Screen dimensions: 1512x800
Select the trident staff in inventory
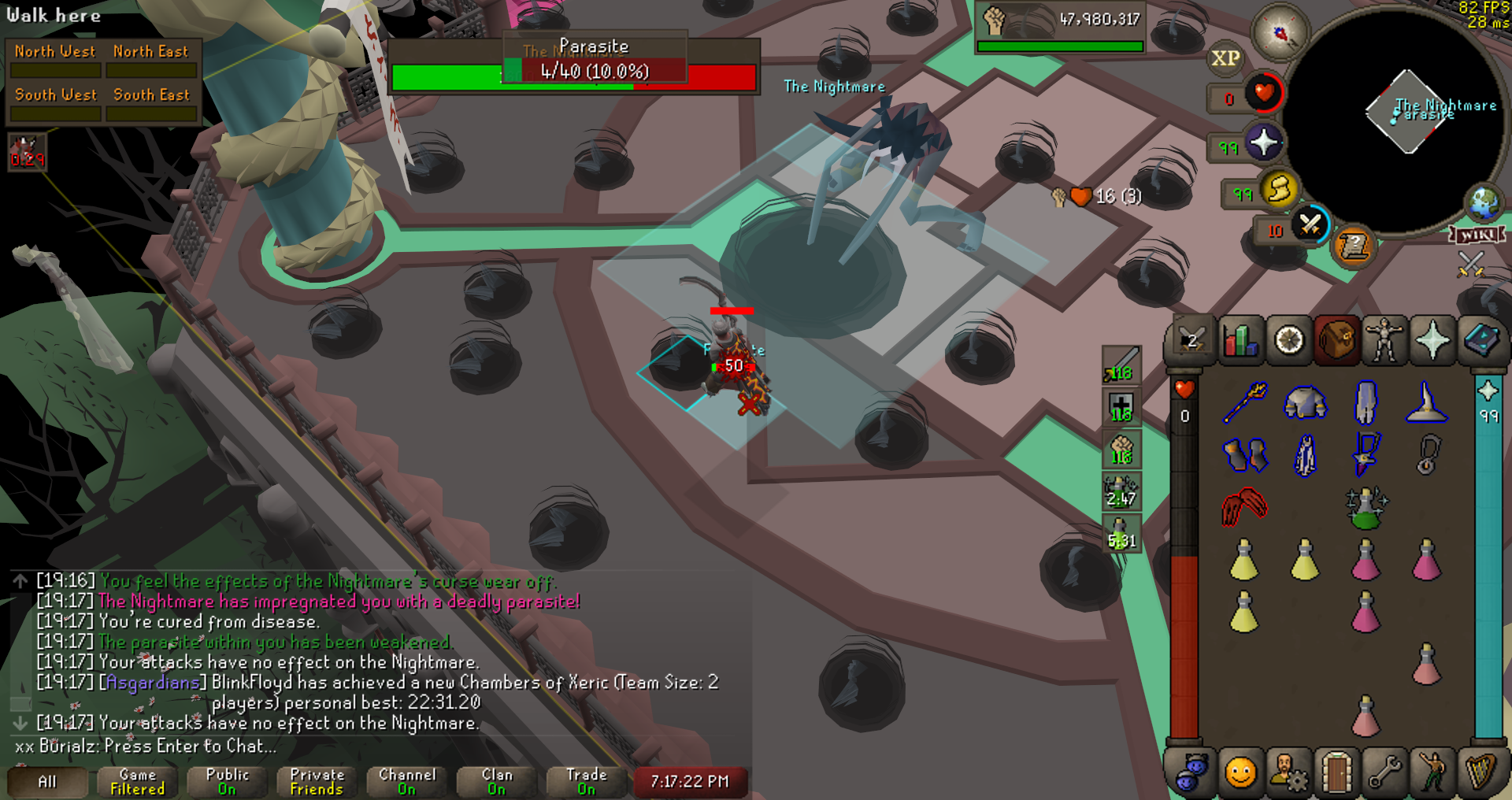point(1244,402)
